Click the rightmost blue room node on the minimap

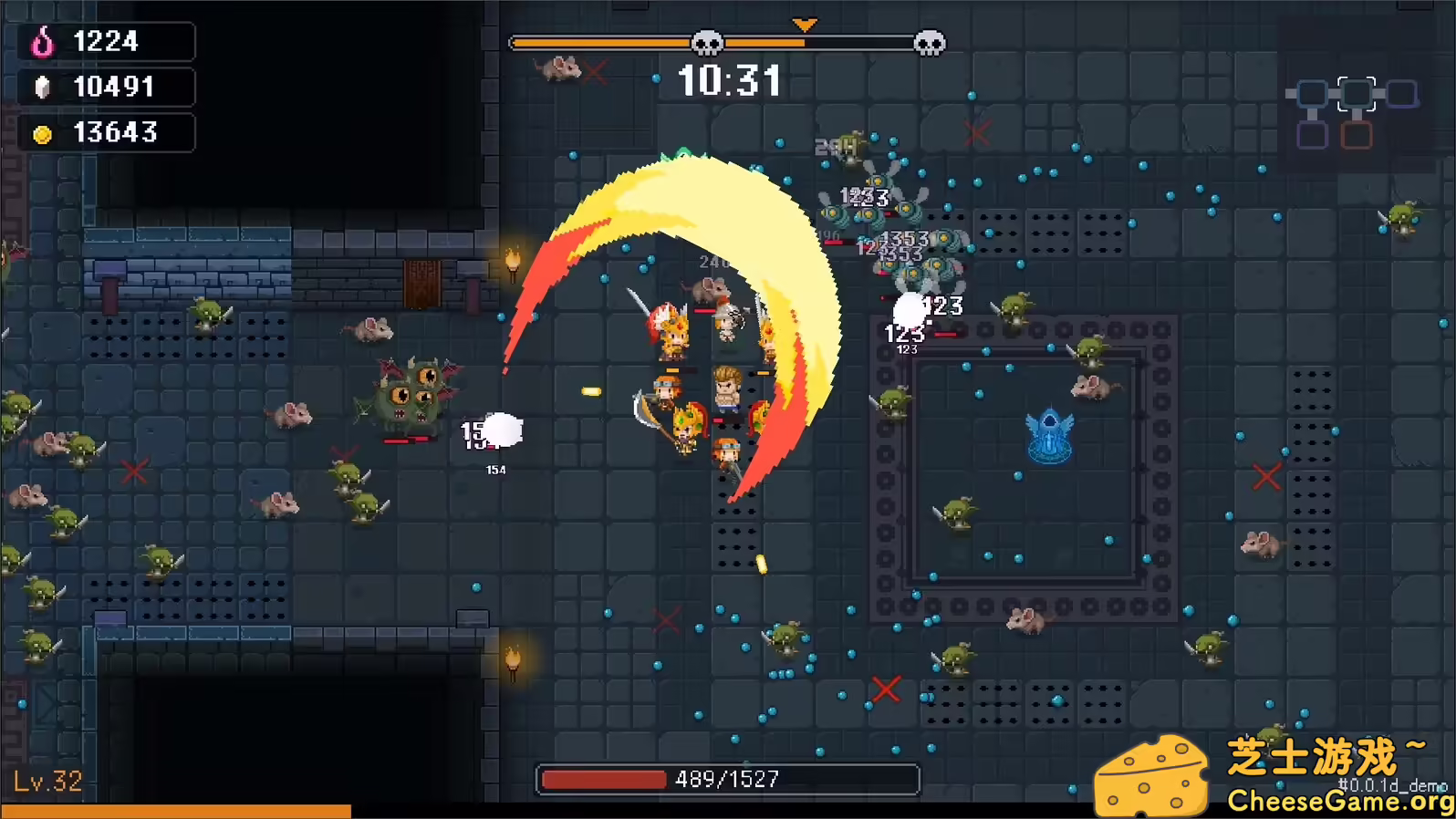(1402, 94)
